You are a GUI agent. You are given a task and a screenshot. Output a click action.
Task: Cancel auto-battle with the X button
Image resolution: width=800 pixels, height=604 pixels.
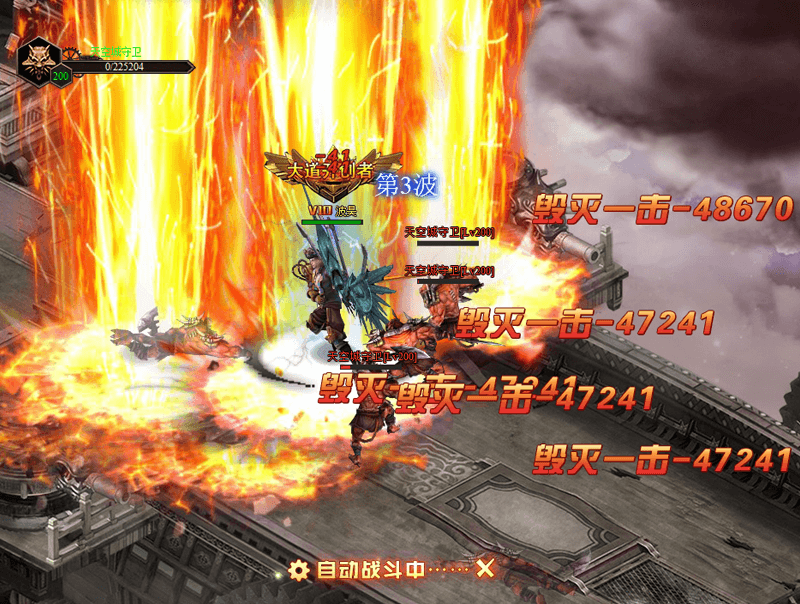click(486, 569)
